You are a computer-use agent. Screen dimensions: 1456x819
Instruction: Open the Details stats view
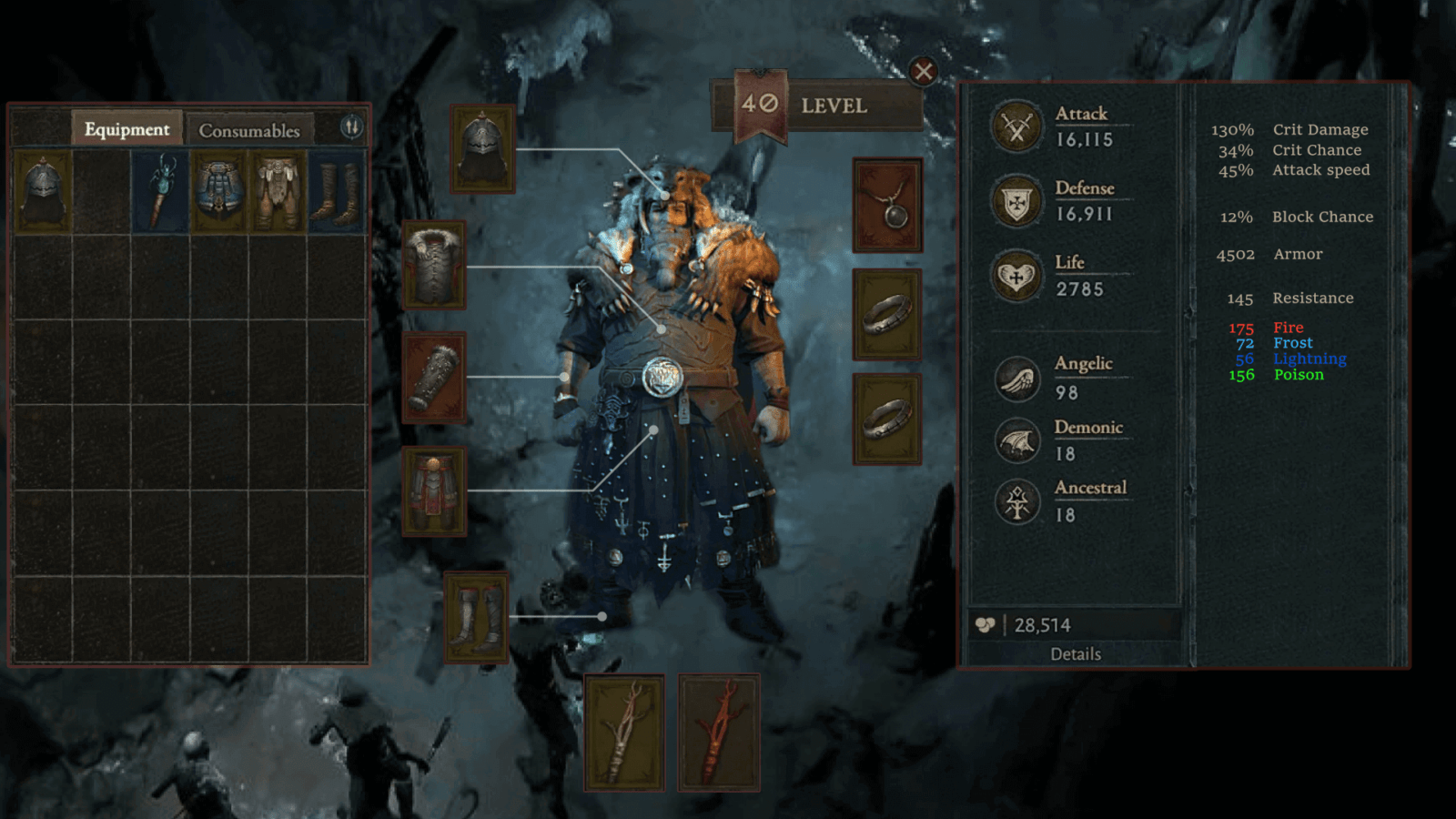point(1076,653)
